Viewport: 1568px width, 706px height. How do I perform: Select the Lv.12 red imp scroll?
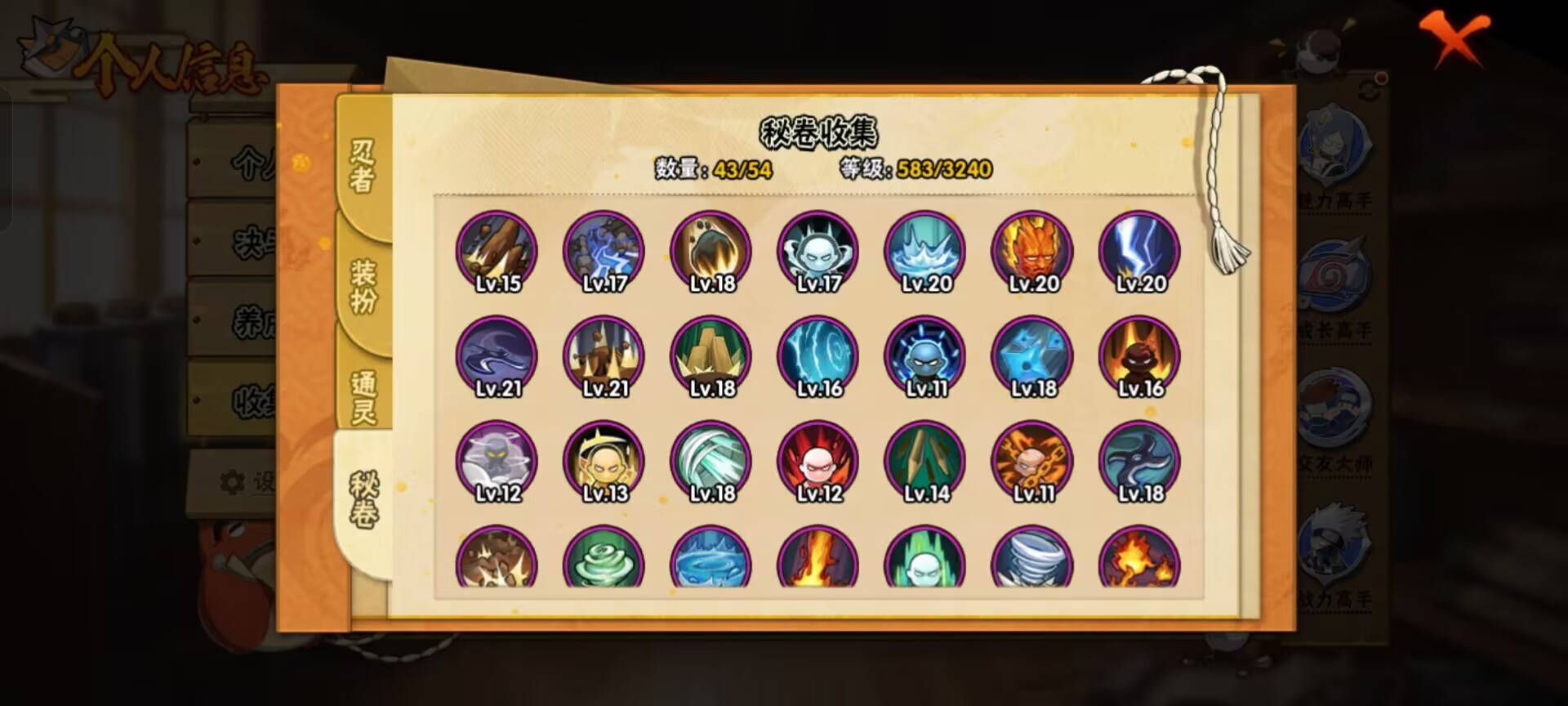[x=817, y=460]
